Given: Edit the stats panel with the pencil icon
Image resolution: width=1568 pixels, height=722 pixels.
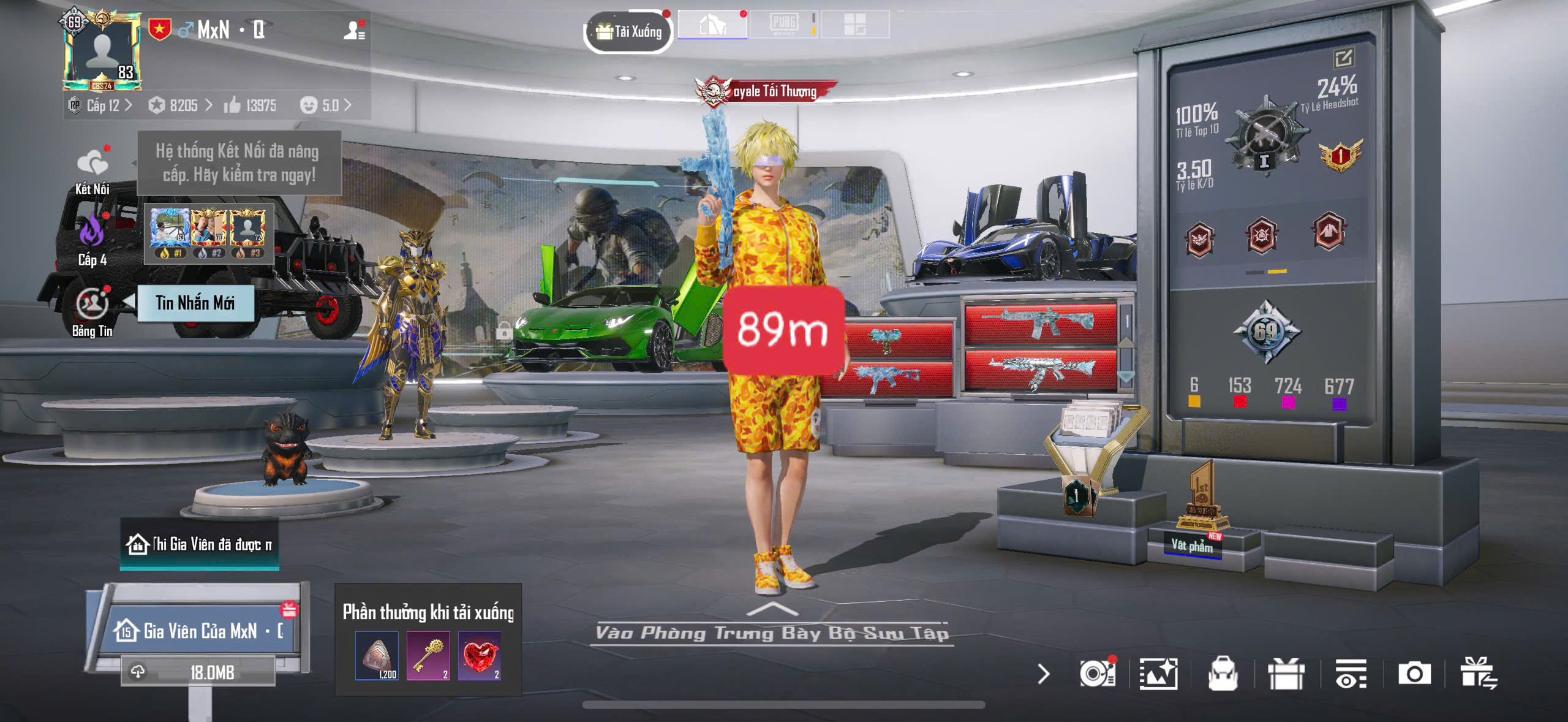Looking at the screenshot, I should [1343, 59].
